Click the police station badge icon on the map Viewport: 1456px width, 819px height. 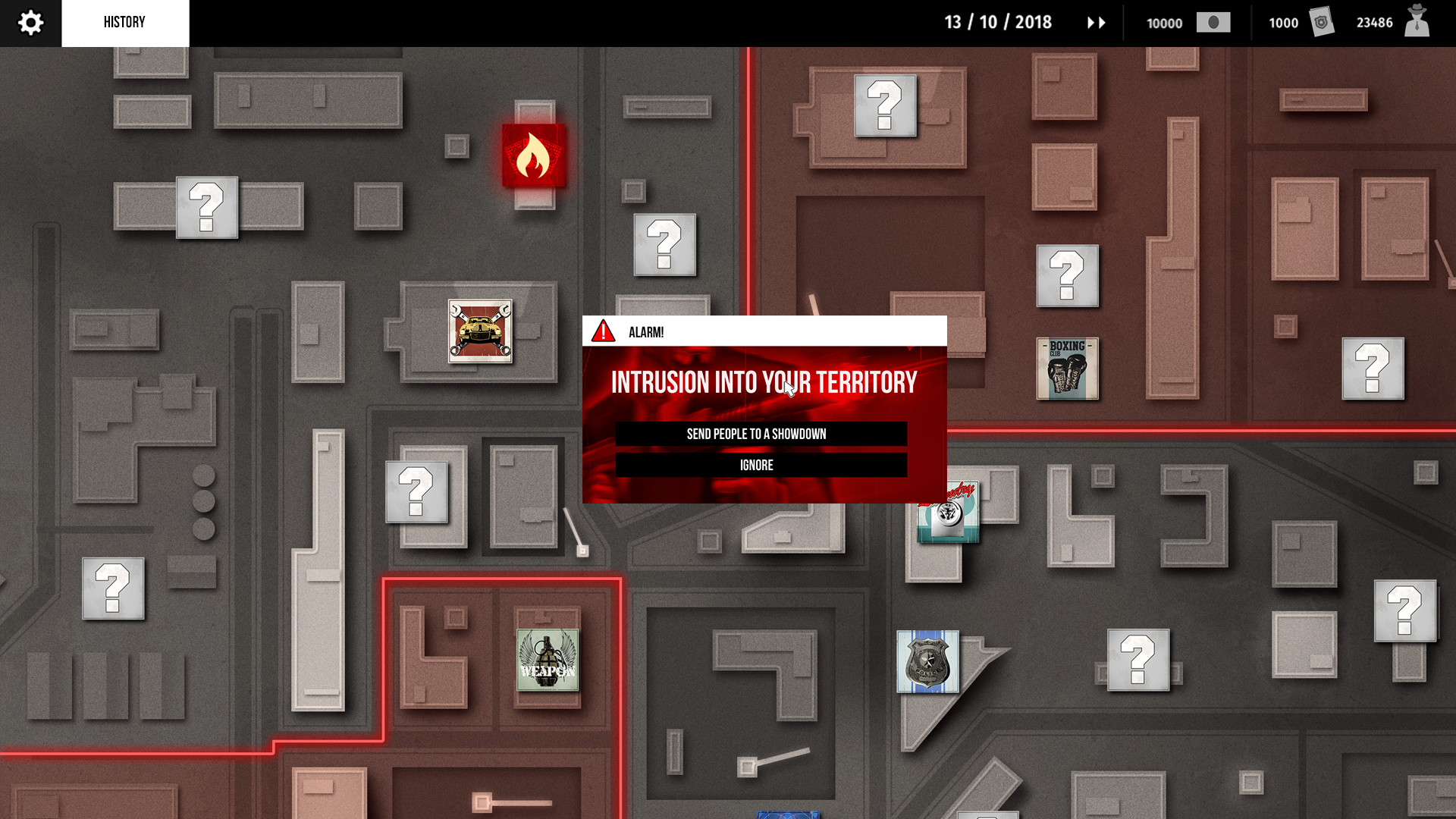click(x=927, y=661)
